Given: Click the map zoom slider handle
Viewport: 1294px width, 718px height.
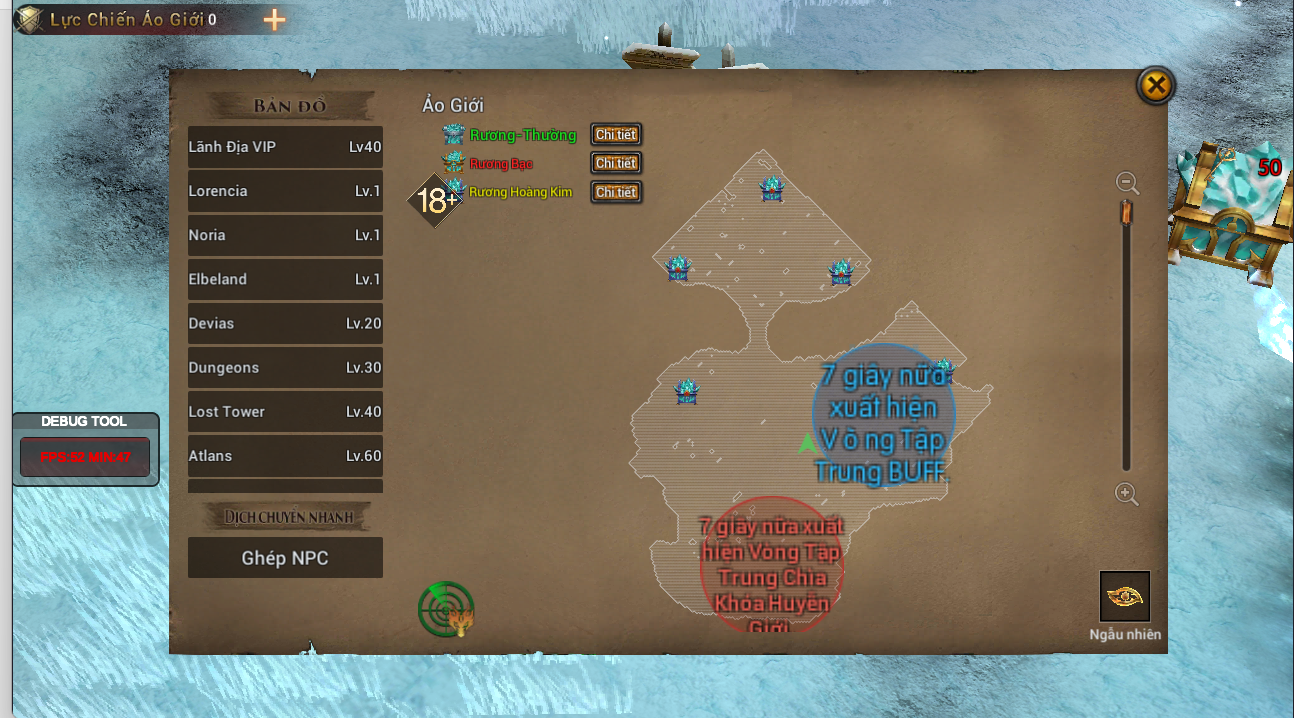Looking at the screenshot, I should (x=1126, y=212).
